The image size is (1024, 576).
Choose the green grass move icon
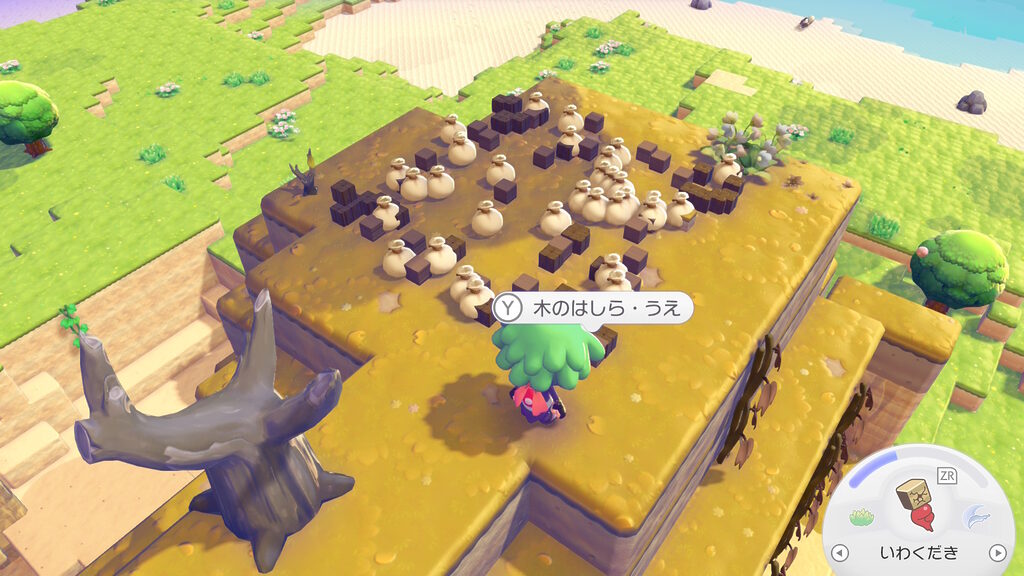(x=862, y=517)
